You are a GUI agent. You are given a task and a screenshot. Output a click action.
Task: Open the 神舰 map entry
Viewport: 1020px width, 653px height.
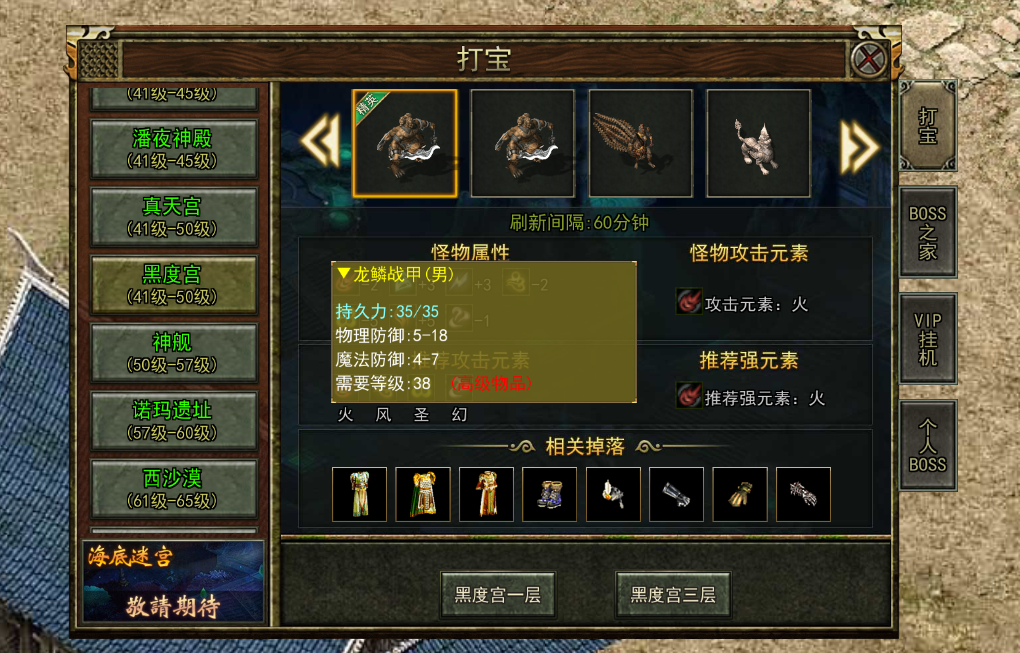[x=172, y=352]
